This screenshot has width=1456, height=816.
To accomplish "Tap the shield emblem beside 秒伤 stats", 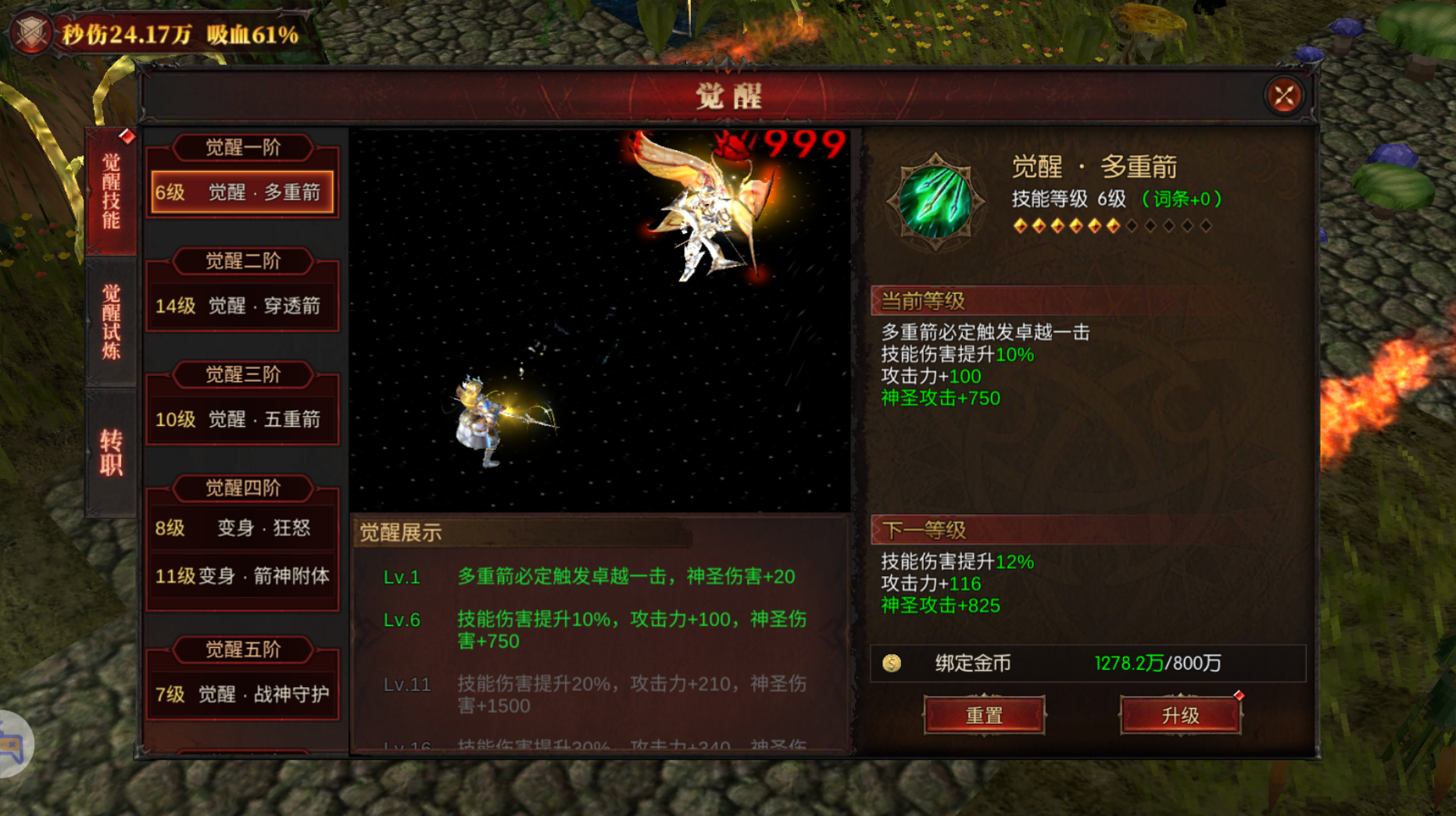I will point(31,33).
